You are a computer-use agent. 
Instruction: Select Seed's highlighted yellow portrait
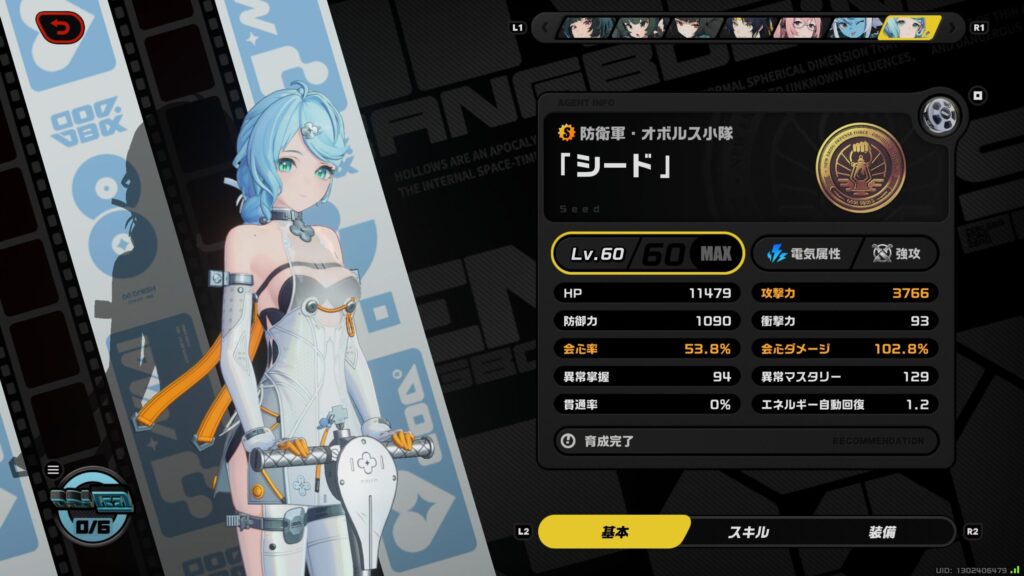pyautogui.click(x=910, y=27)
